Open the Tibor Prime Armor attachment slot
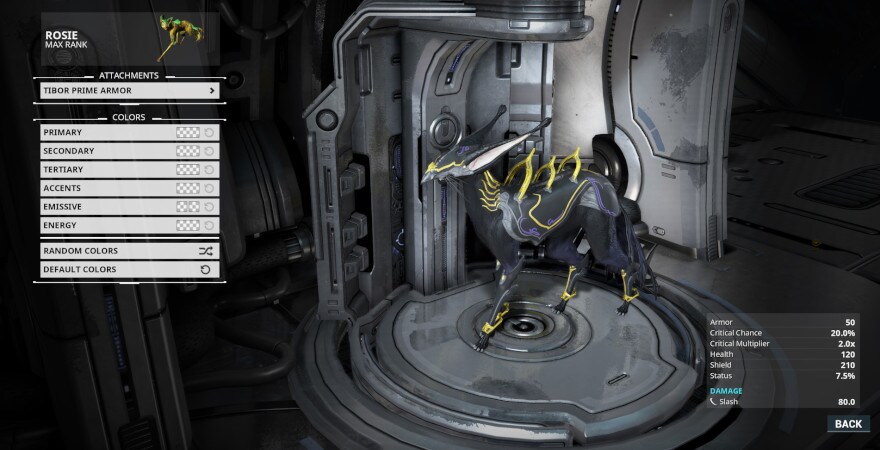Screen dimensions: 880x450 click(x=128, y=91)
